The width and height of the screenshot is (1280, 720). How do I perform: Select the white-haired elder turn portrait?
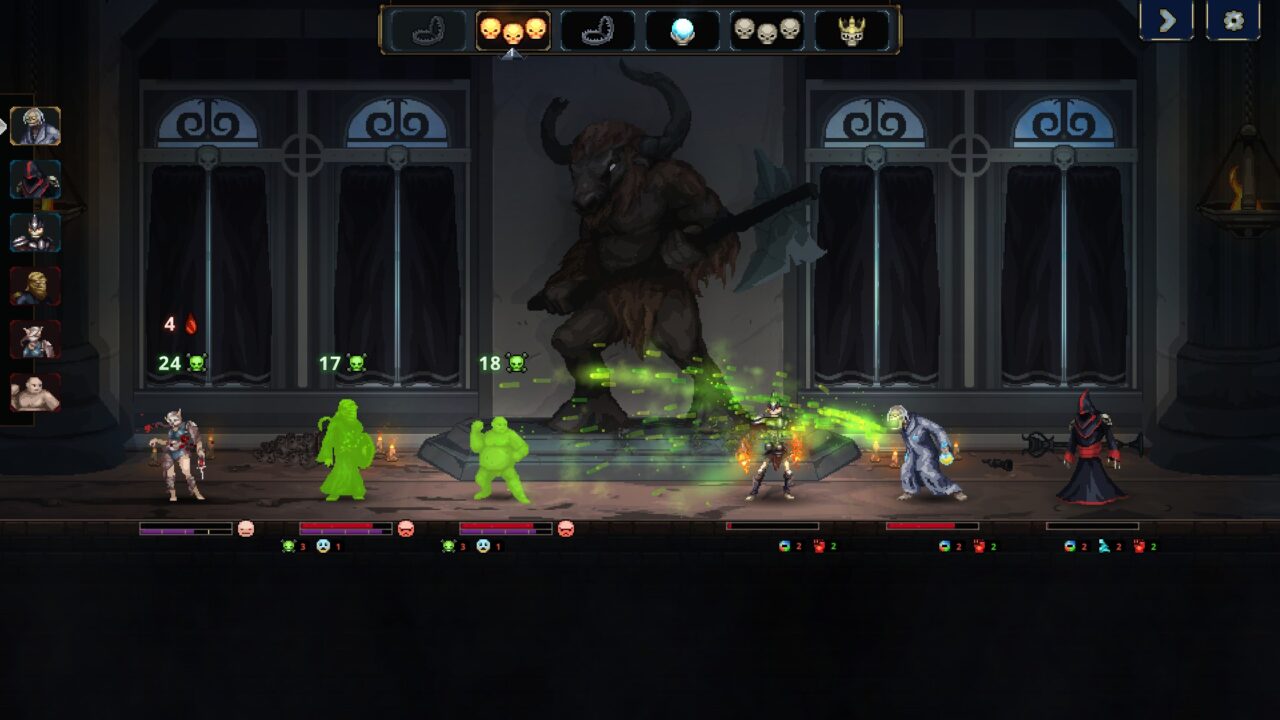36,126
